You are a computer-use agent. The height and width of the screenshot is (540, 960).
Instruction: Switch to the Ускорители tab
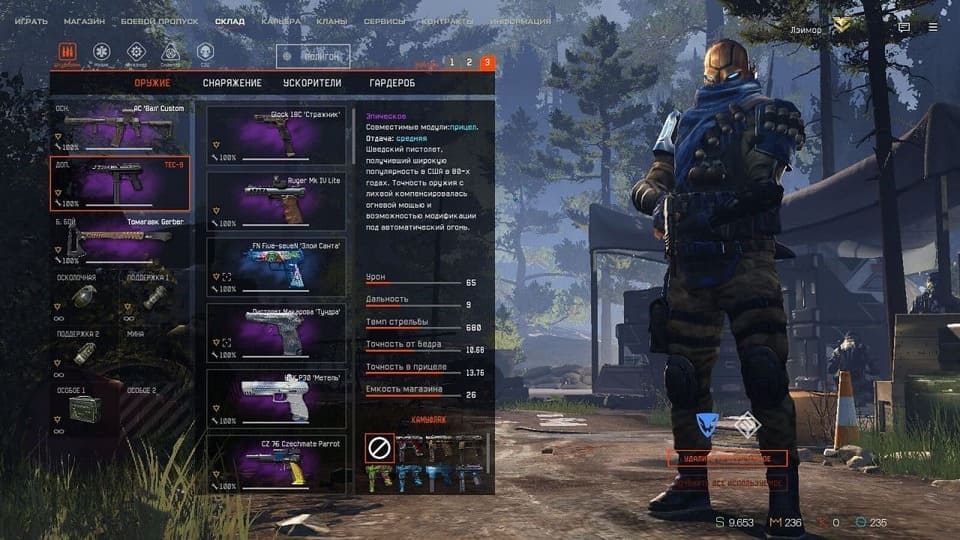tap(314, 83)
